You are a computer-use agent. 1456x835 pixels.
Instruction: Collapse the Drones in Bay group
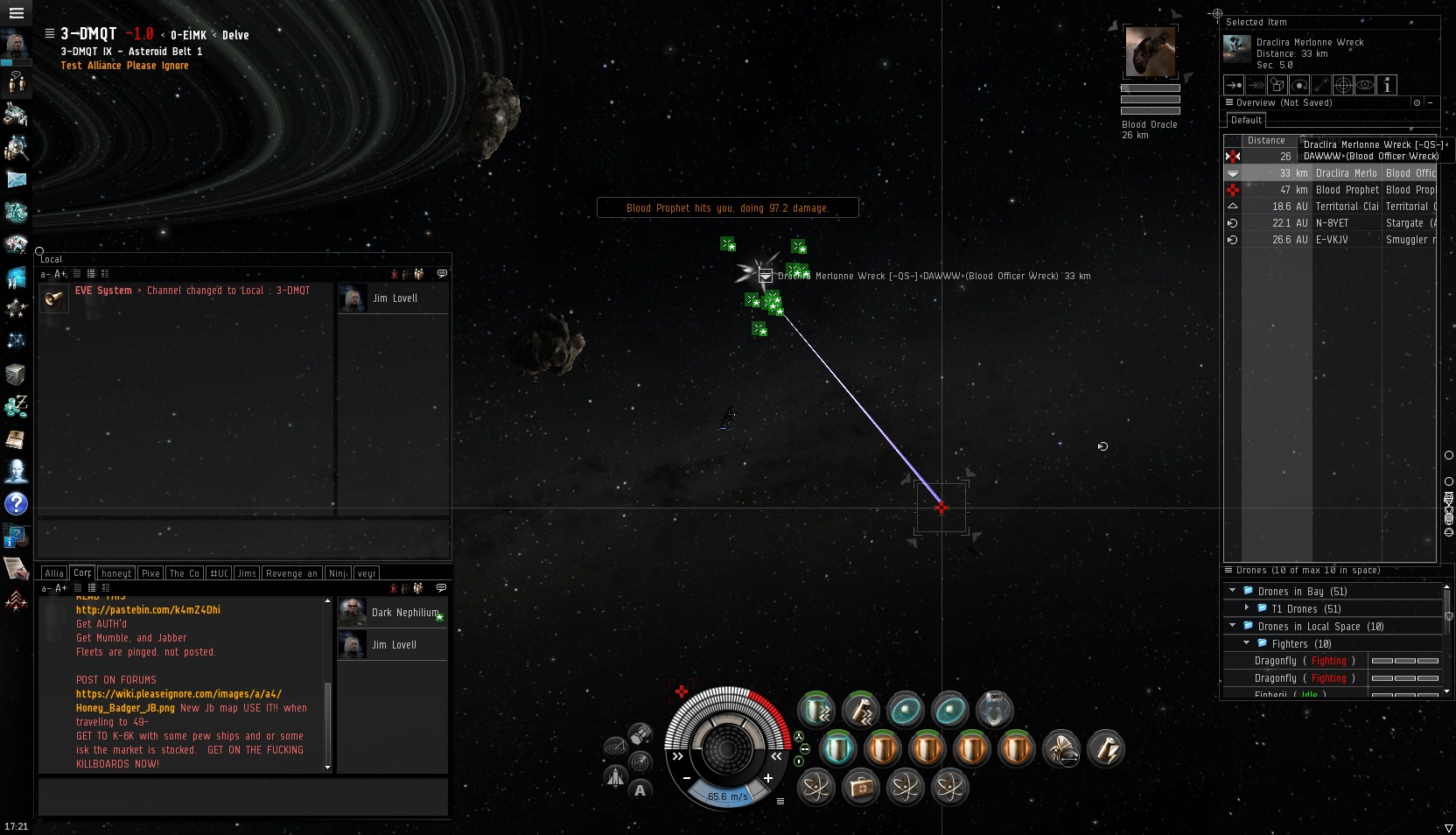point(1233,591)
